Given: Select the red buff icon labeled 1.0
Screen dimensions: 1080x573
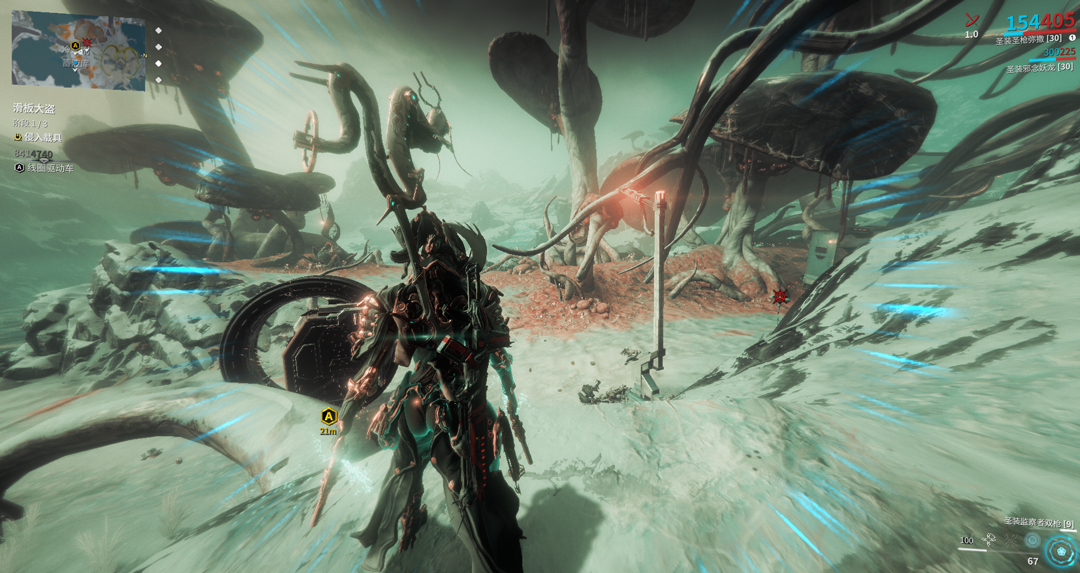Looking at the screenshot, I should tap(971, 20).
